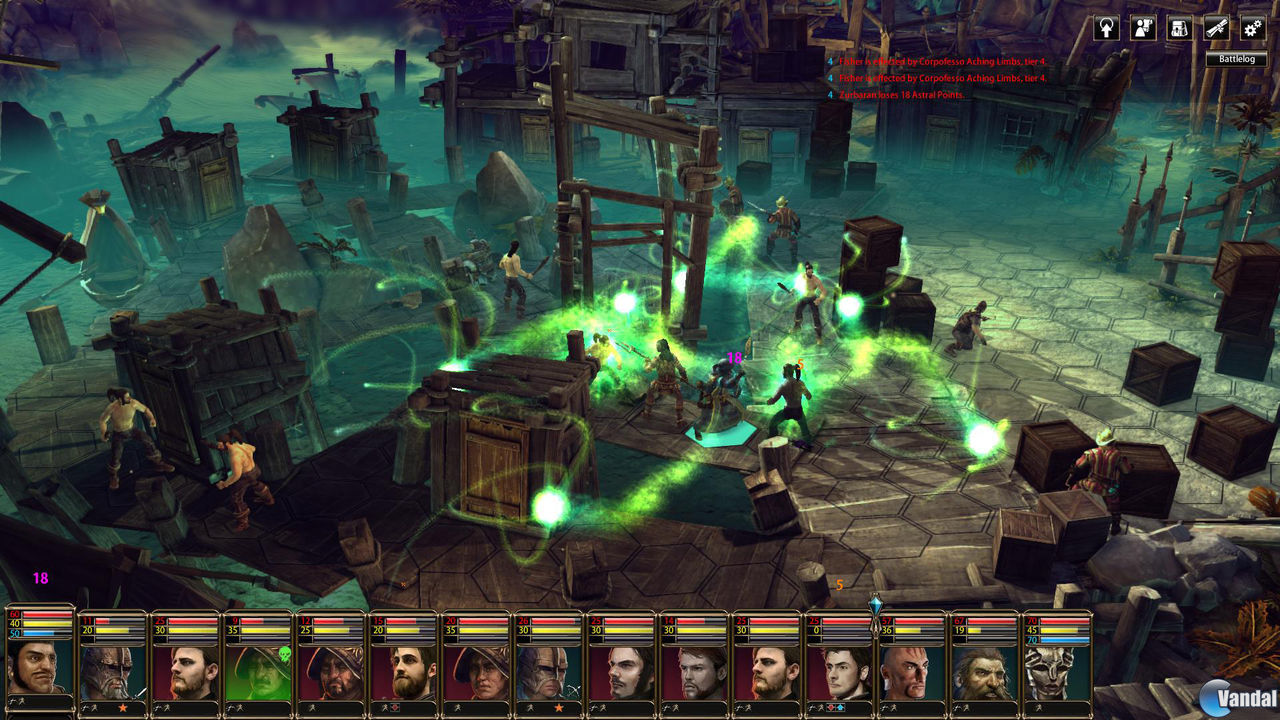Open the character sheet icon
This screenshot has height=720, width=1280.
1143,28
